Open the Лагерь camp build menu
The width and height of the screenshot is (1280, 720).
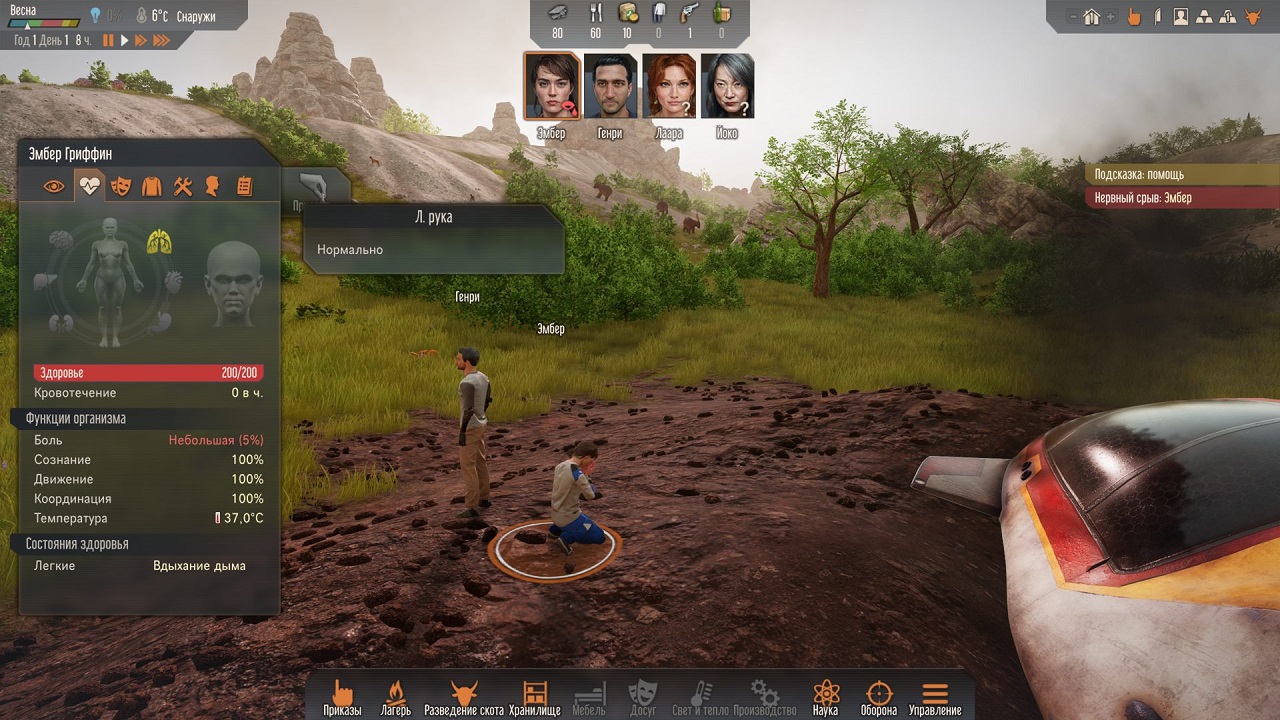(395, 697)
